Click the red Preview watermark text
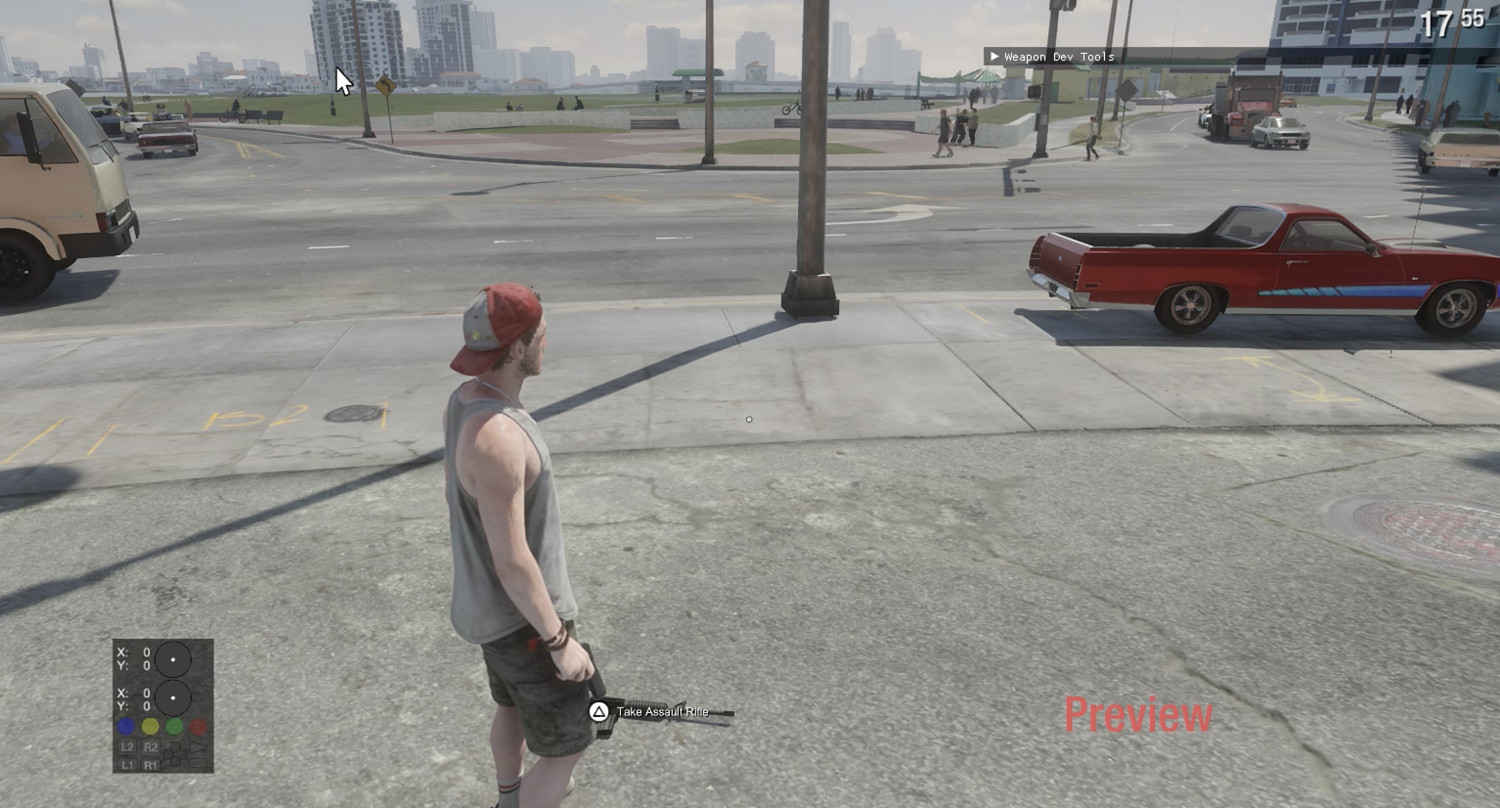This screenshot has width=1500, height=808. (1140, 715)
